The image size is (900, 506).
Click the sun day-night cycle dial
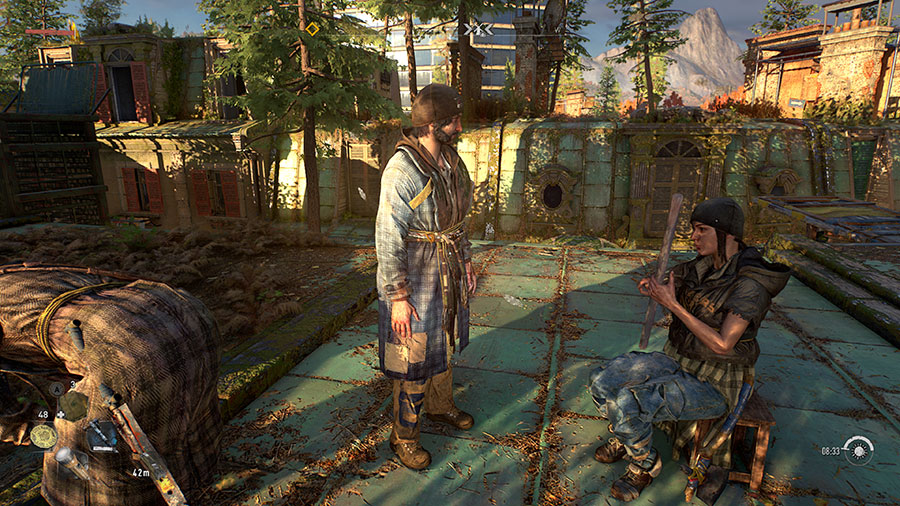pos(857,450)
